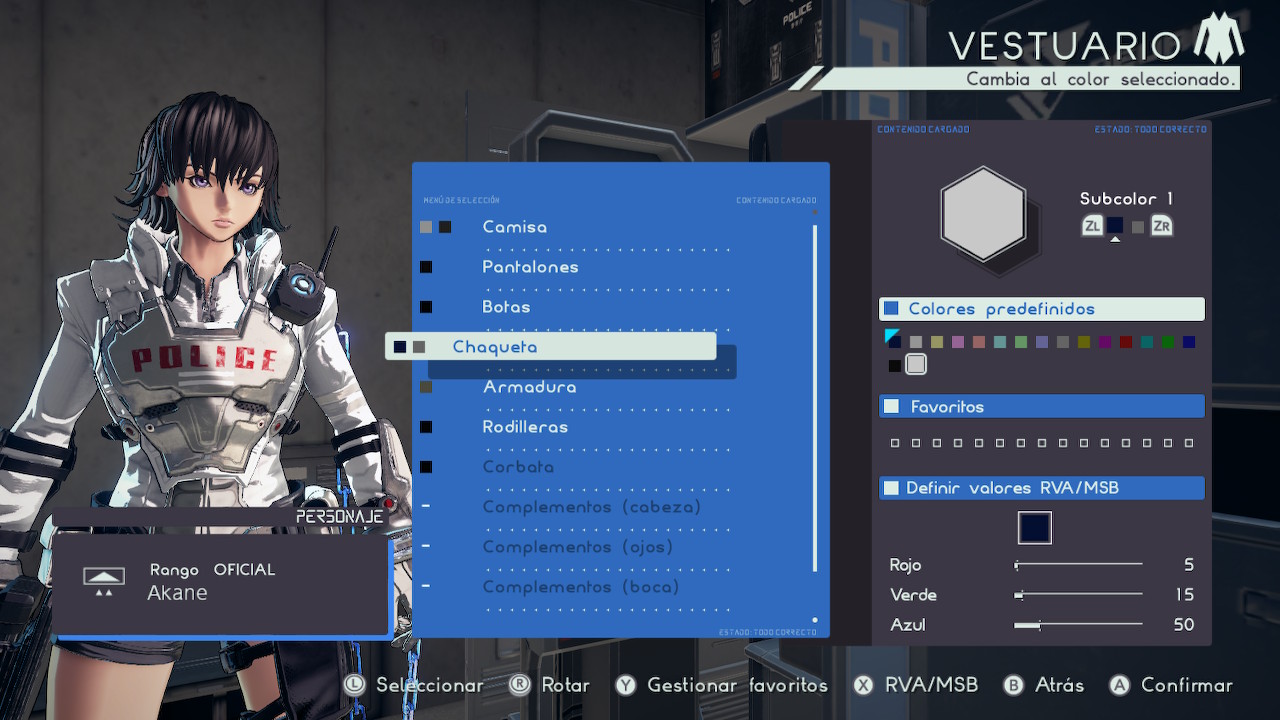Set the Azul slider value
Screen dimensions: 1280x720
pyautogui.click(x=1078, y=625)
